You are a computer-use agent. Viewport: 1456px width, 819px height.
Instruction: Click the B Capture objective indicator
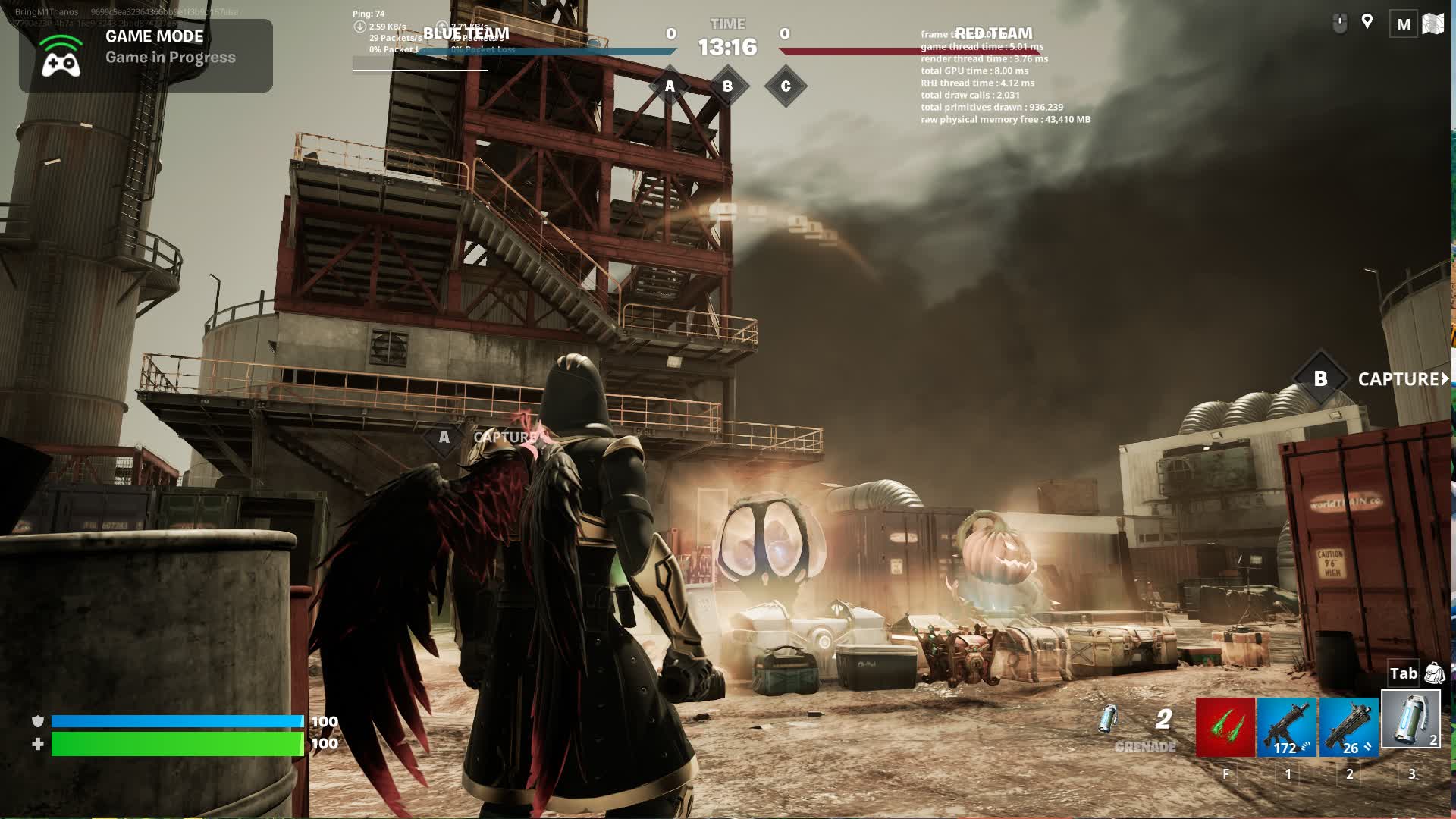(1320, 378)
